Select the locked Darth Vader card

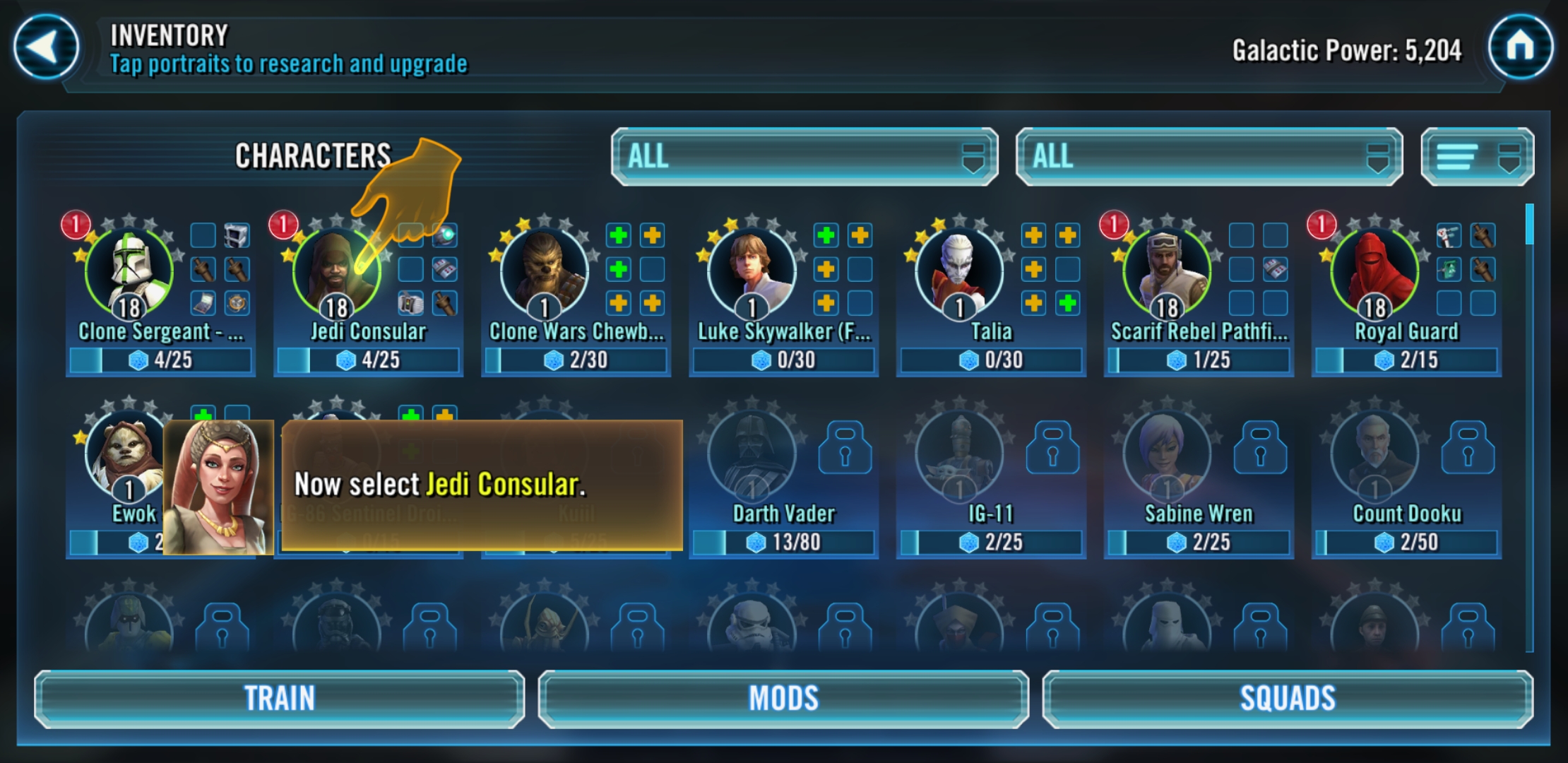coord(753,456)
